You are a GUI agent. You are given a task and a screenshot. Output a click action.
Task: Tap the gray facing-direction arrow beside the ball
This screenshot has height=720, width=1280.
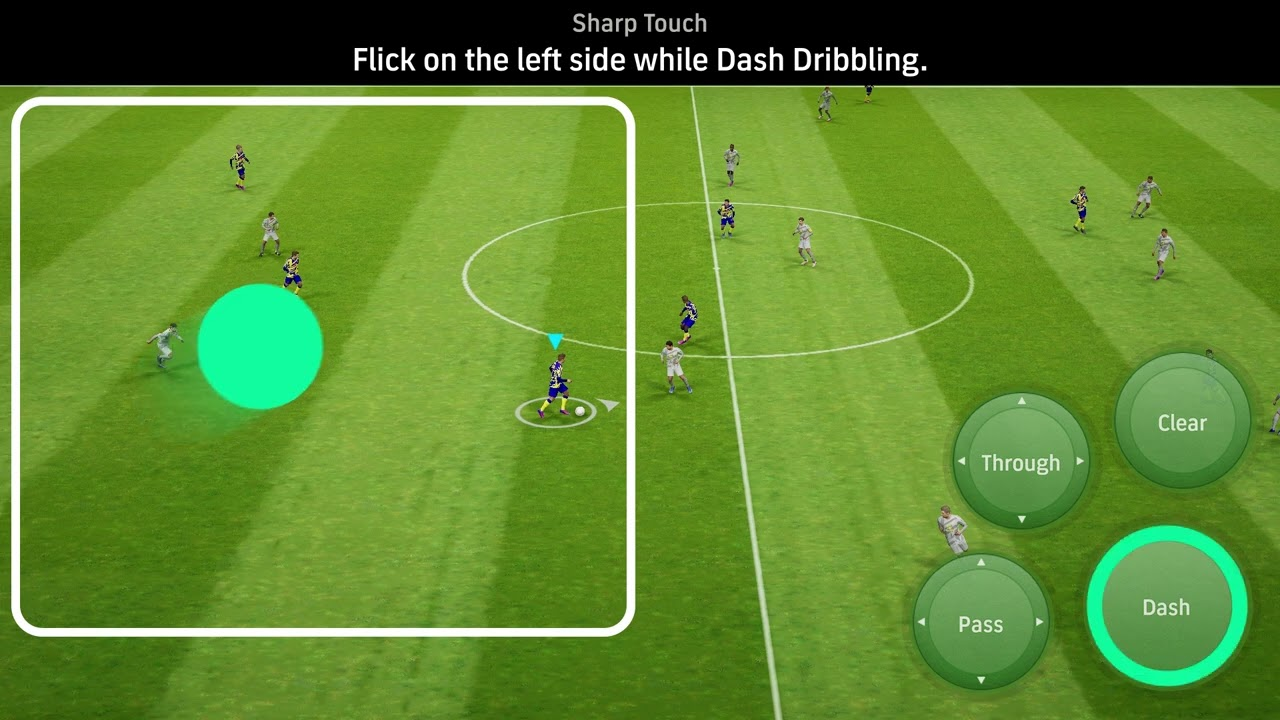click(x=607, y=404)
